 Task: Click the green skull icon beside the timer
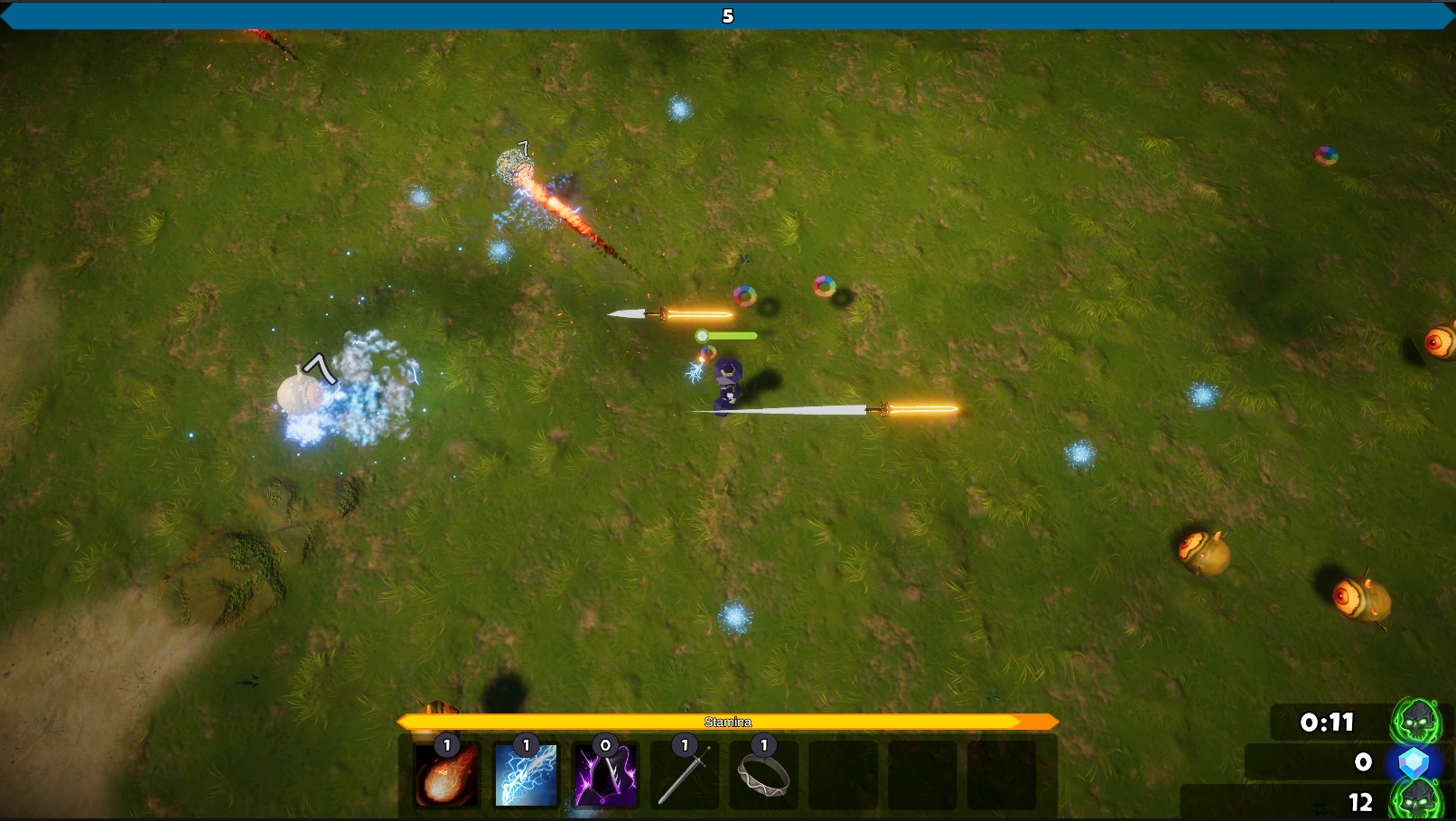tap(1415, 721)
